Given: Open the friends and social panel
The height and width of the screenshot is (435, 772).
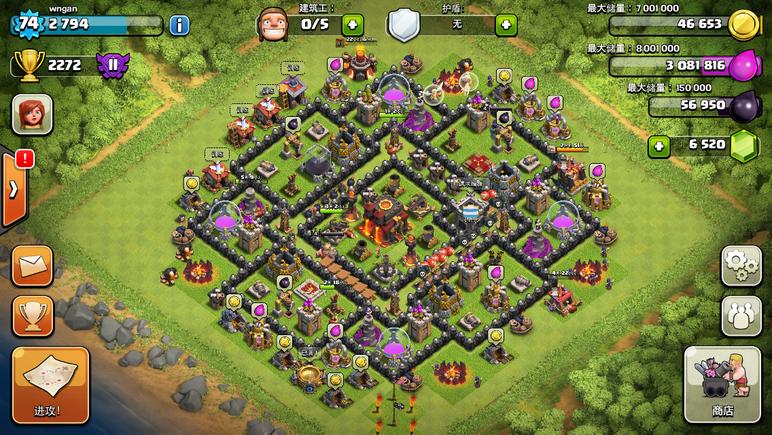Looking at the screenshot, I should tap(741, 314).
